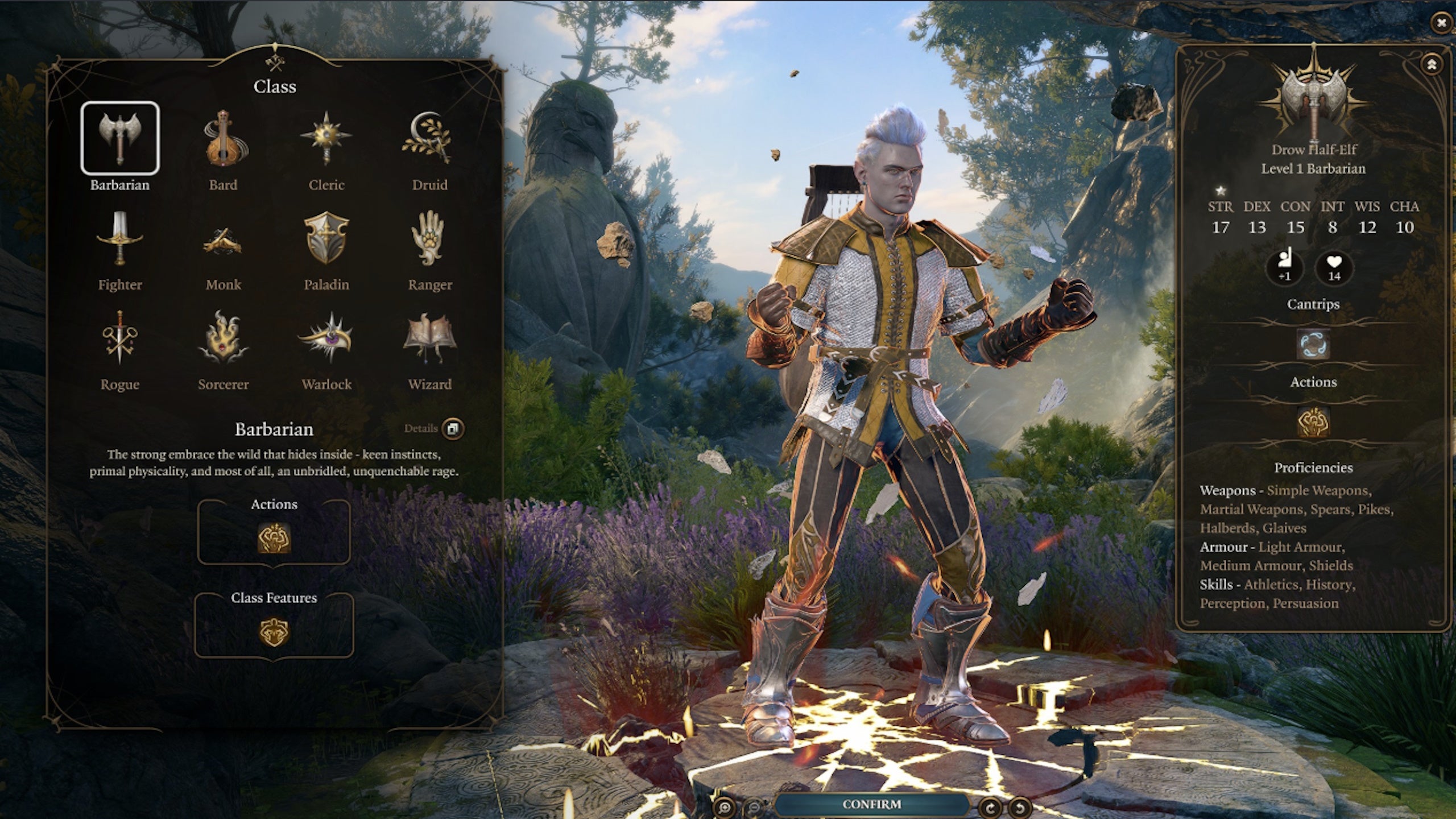Select the Barbarian class

click(119, 138)
